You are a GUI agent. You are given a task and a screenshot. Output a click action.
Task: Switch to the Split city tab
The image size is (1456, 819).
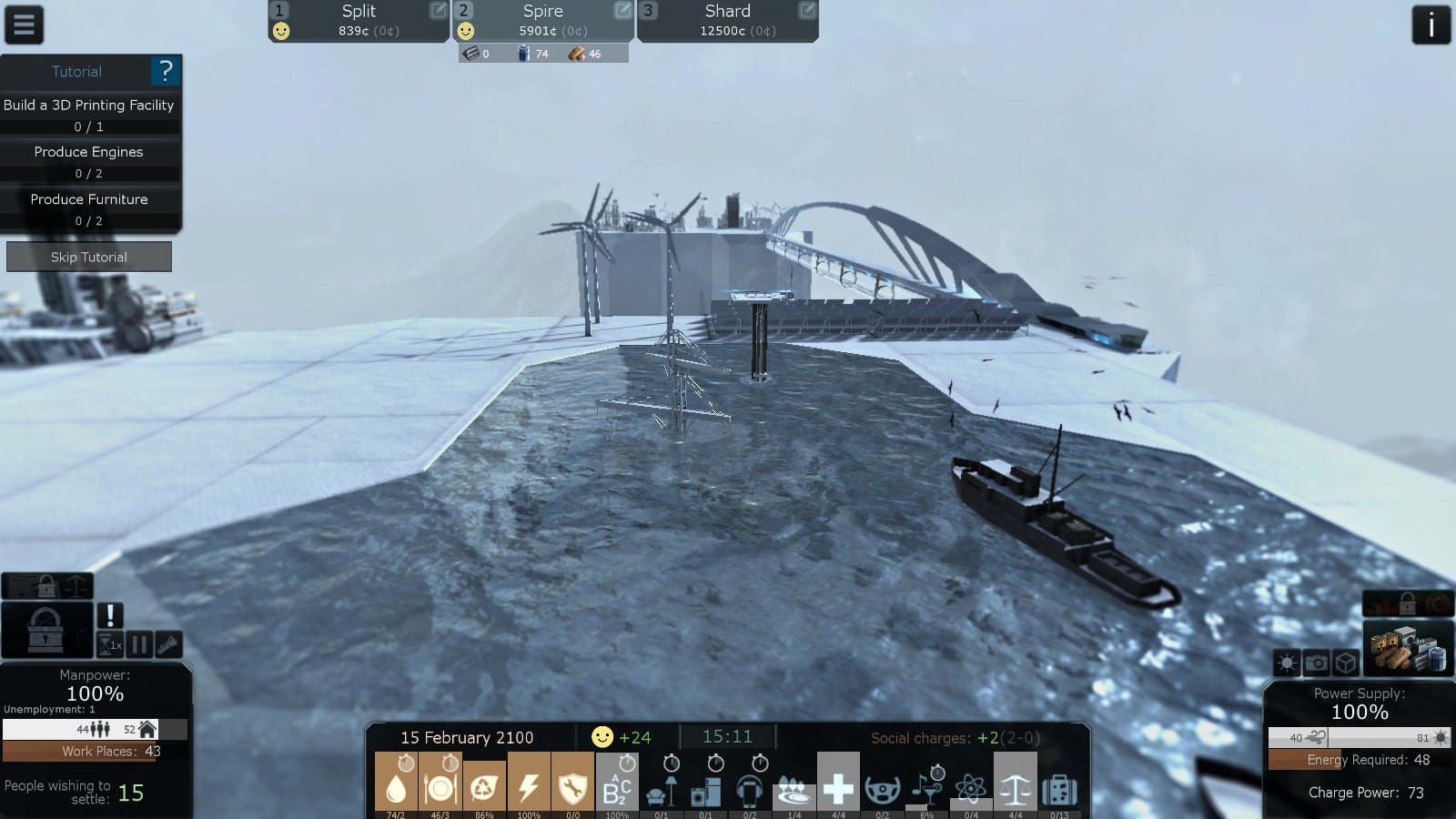359,20
